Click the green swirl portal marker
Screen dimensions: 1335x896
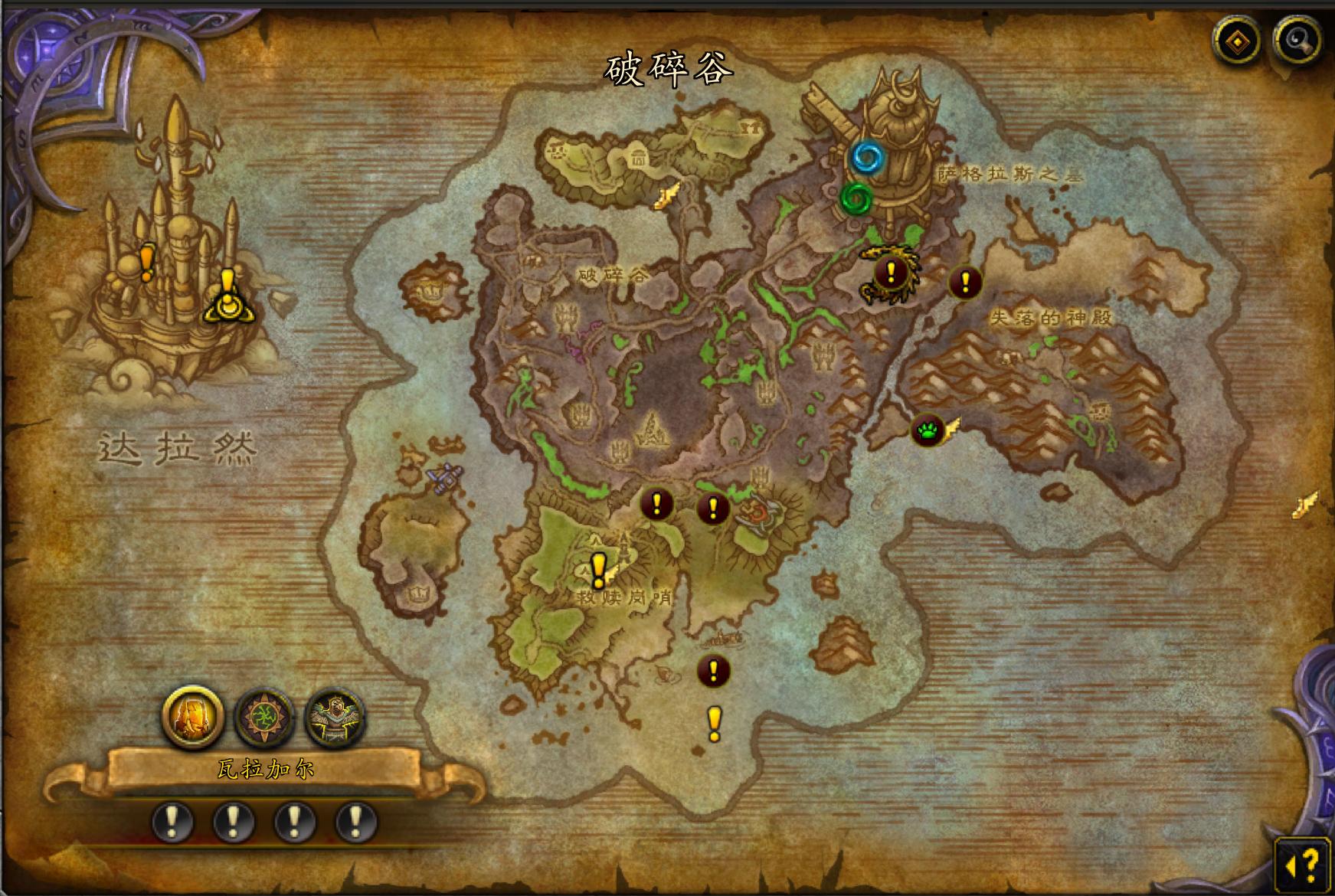(856, 199)
